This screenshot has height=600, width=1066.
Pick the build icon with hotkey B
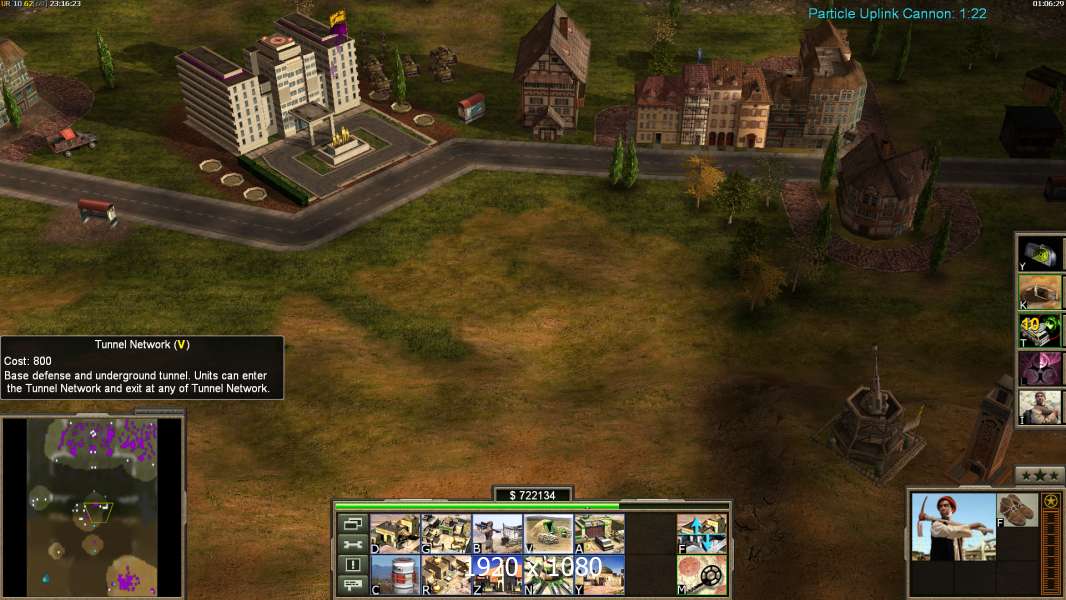[497, 534]
